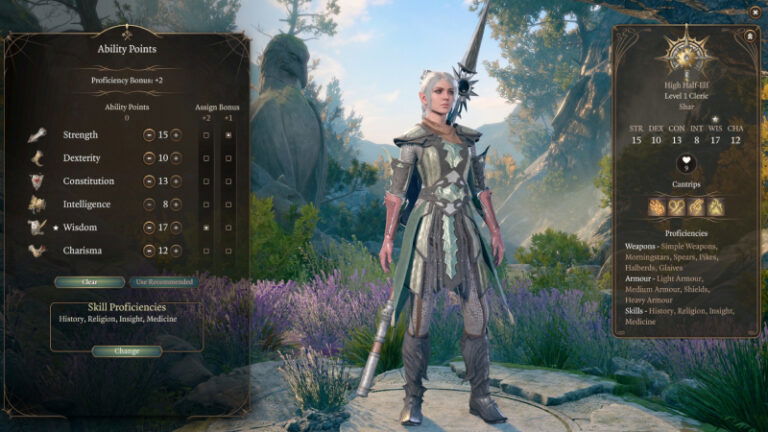Screen dimensions: 768x432
Task: Add a point to Constitution
Action: click(176, 181)
